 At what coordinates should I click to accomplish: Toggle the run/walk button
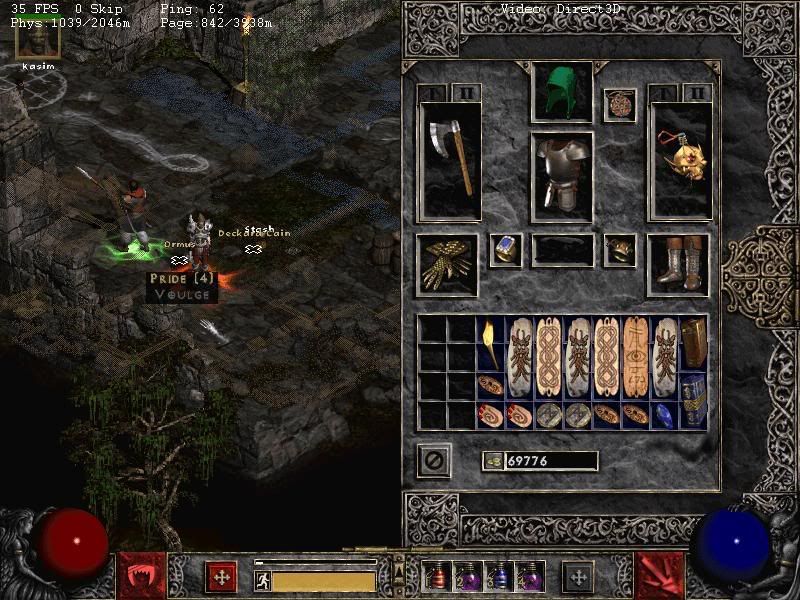click(x=263, y=580)
